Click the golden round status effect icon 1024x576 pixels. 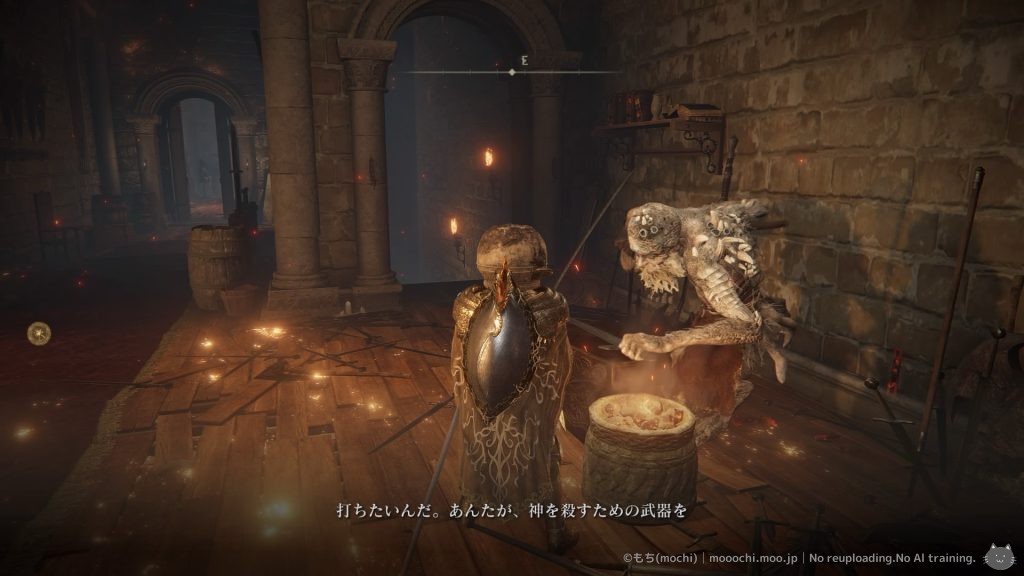(40, 331)
